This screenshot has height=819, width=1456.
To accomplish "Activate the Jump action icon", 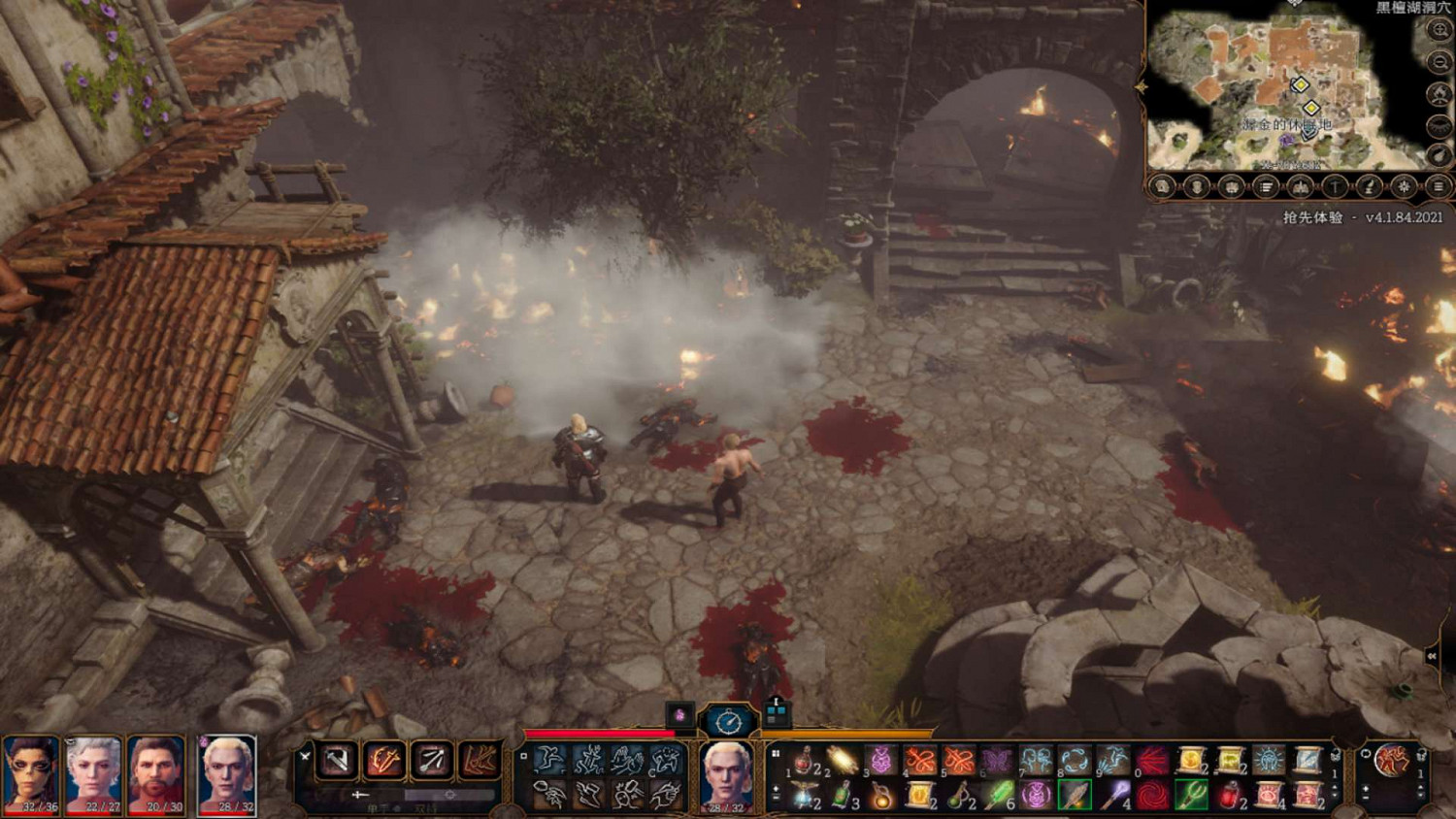I will (x=549, y=760).
